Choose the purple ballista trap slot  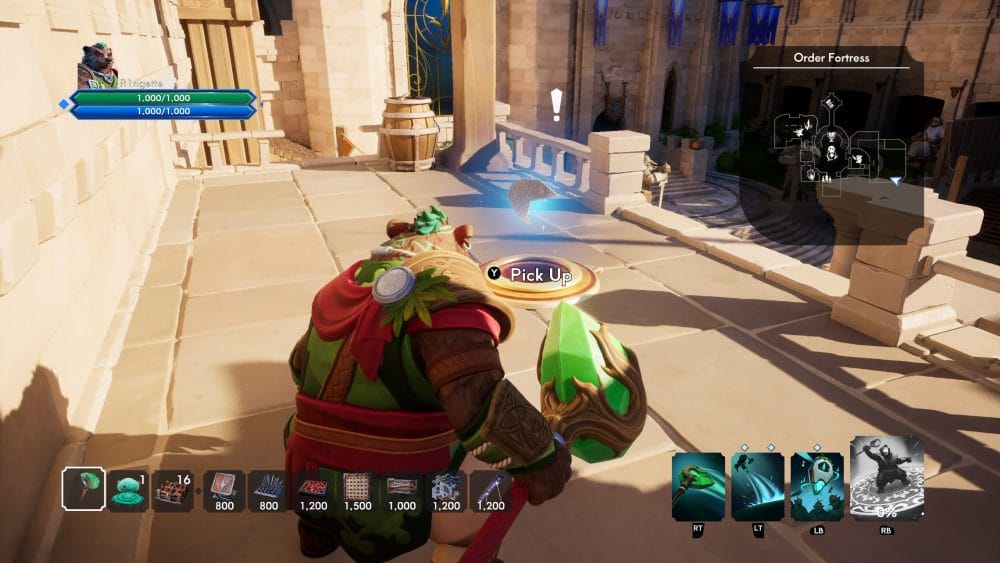click(x=491, y=490)
